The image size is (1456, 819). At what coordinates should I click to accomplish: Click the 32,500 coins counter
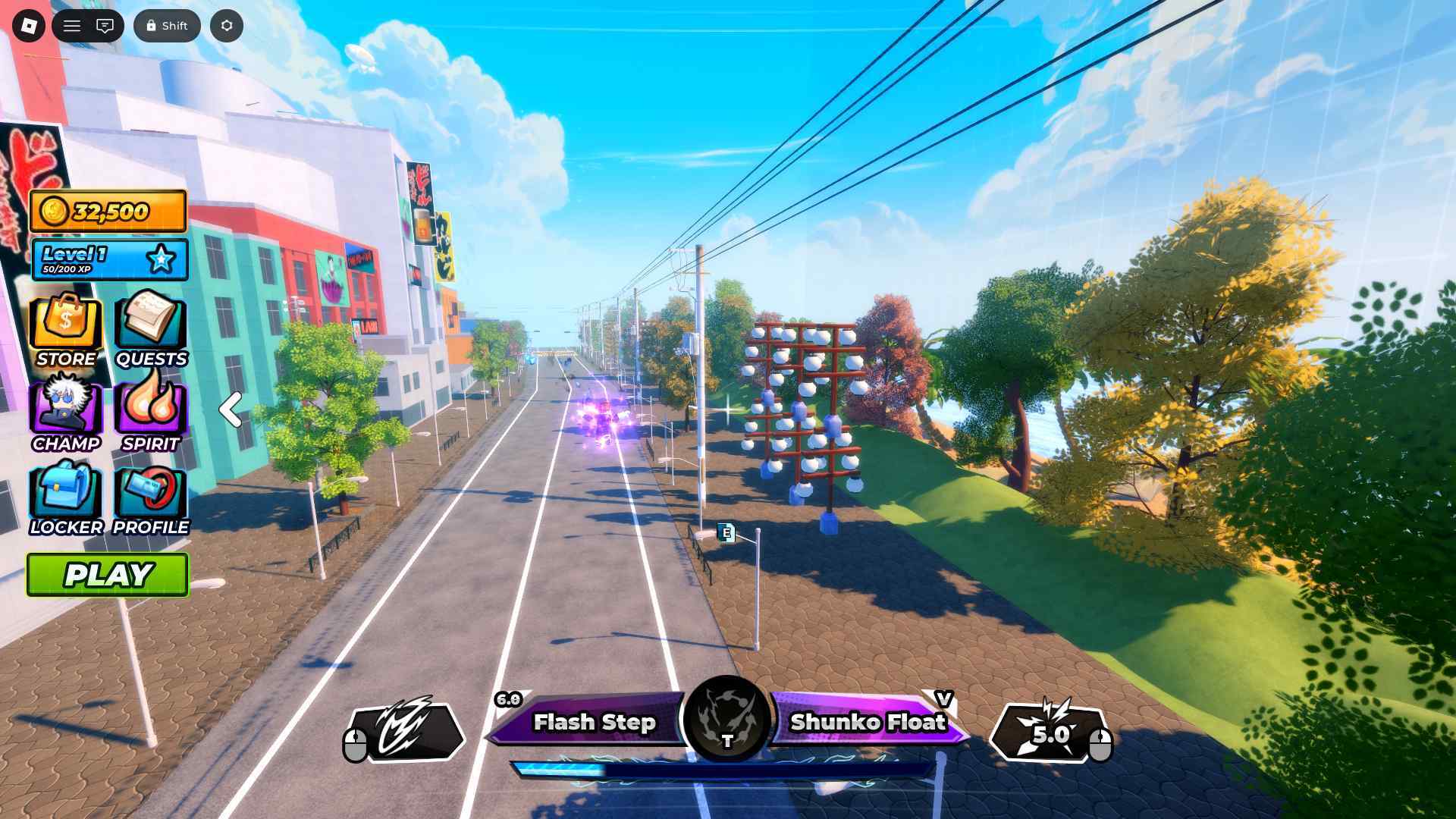coord(108,211)
